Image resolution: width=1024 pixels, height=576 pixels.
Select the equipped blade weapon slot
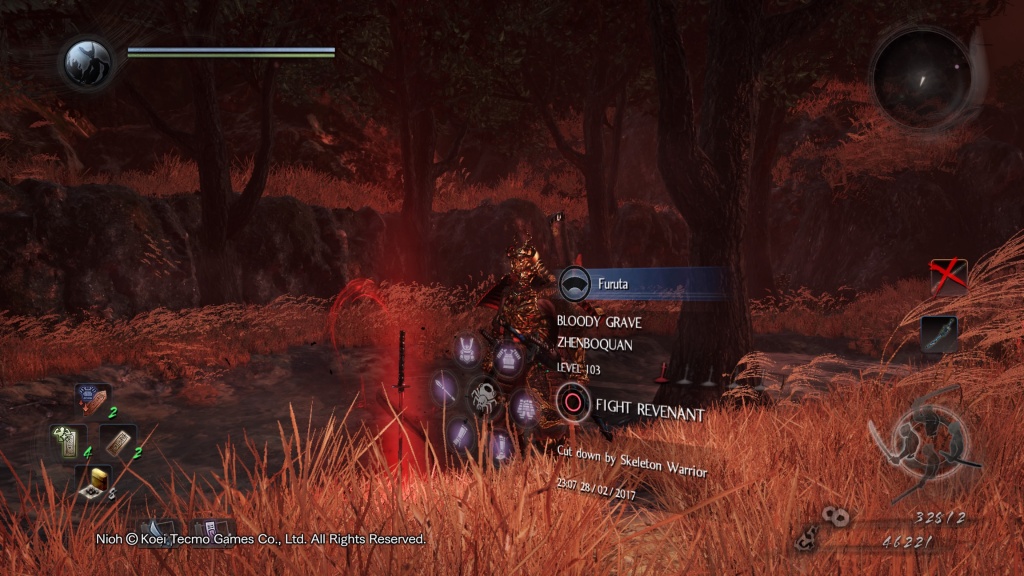tap(939, 334)
